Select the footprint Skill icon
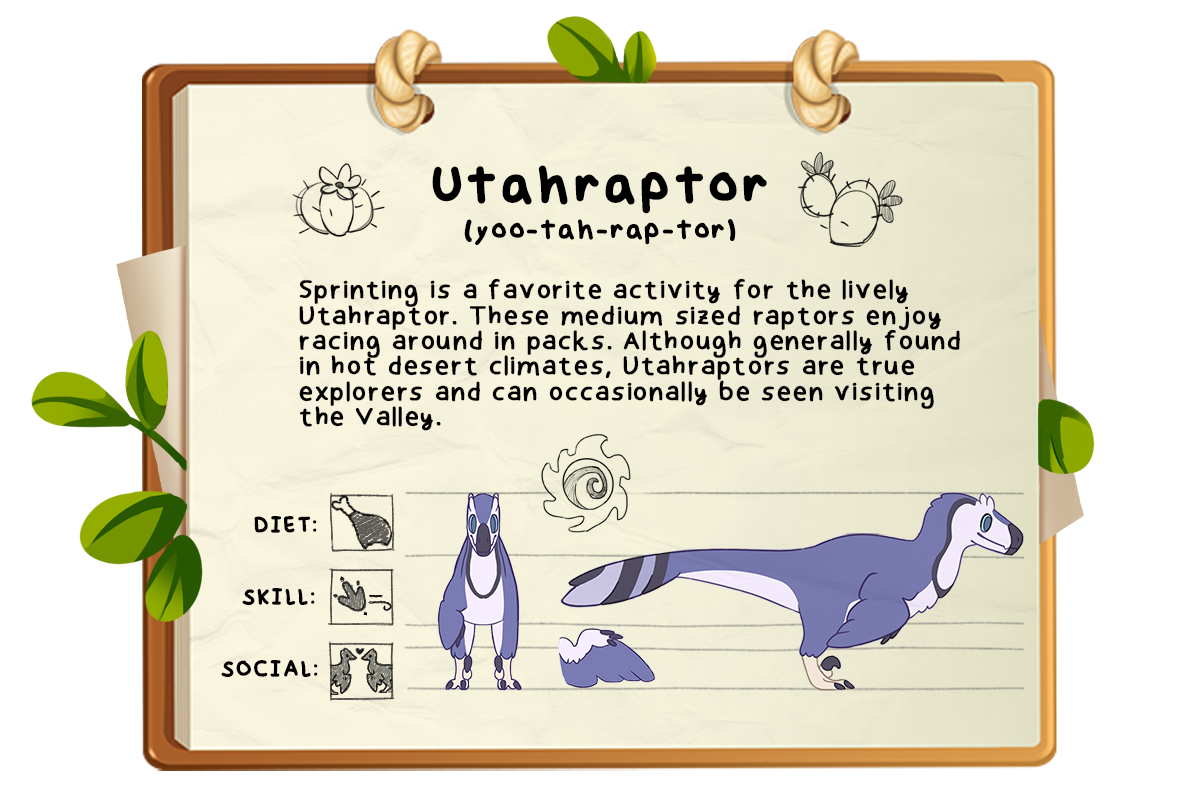 (361, 598)
